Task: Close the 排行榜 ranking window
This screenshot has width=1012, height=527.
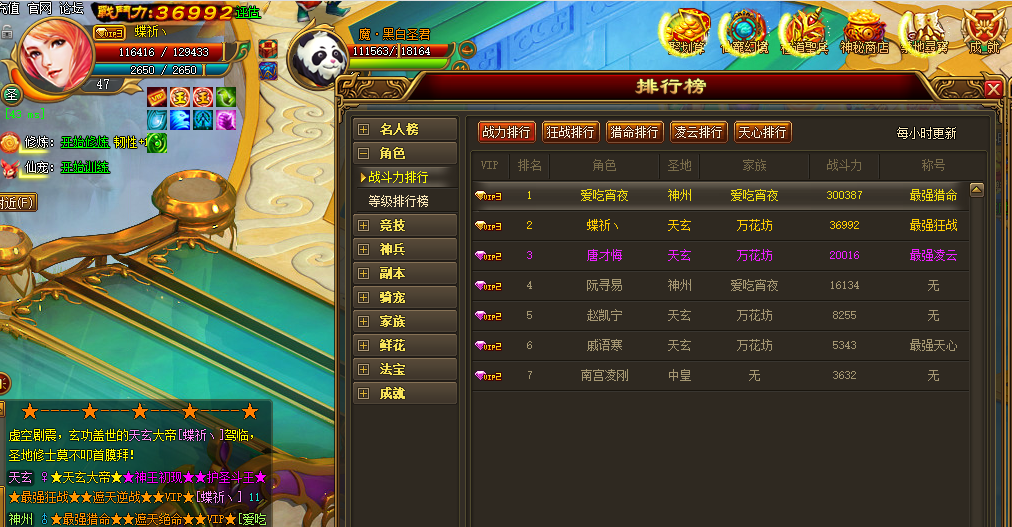Action: coord(993,88)
